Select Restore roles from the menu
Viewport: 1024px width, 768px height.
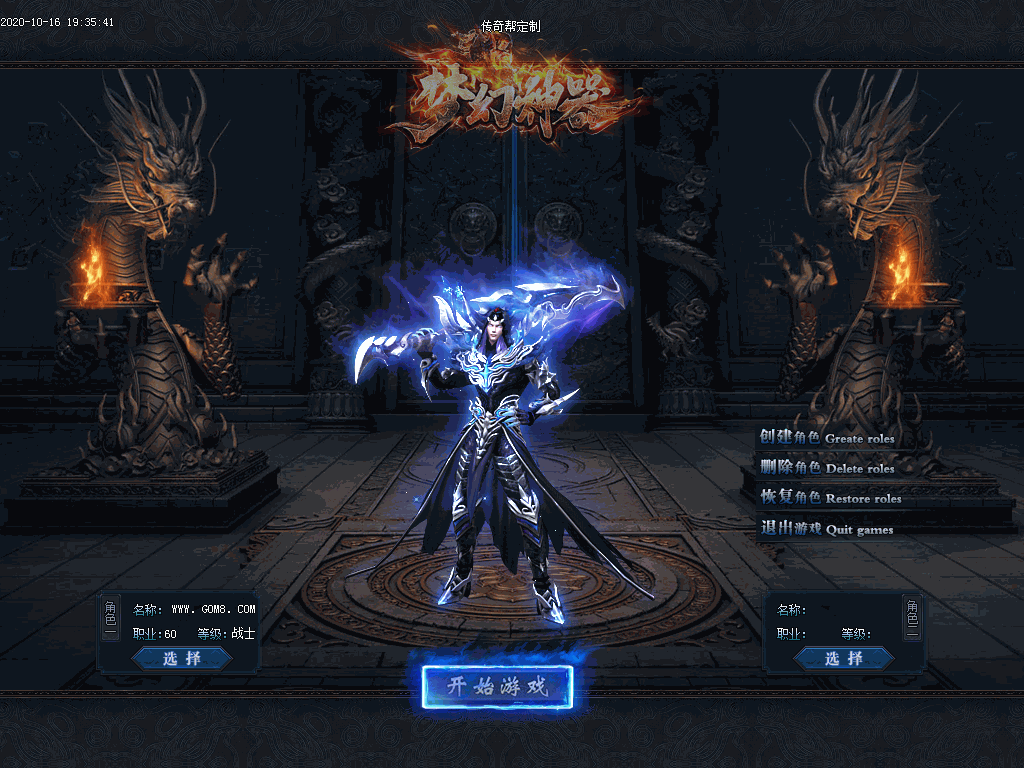(830, 498)
